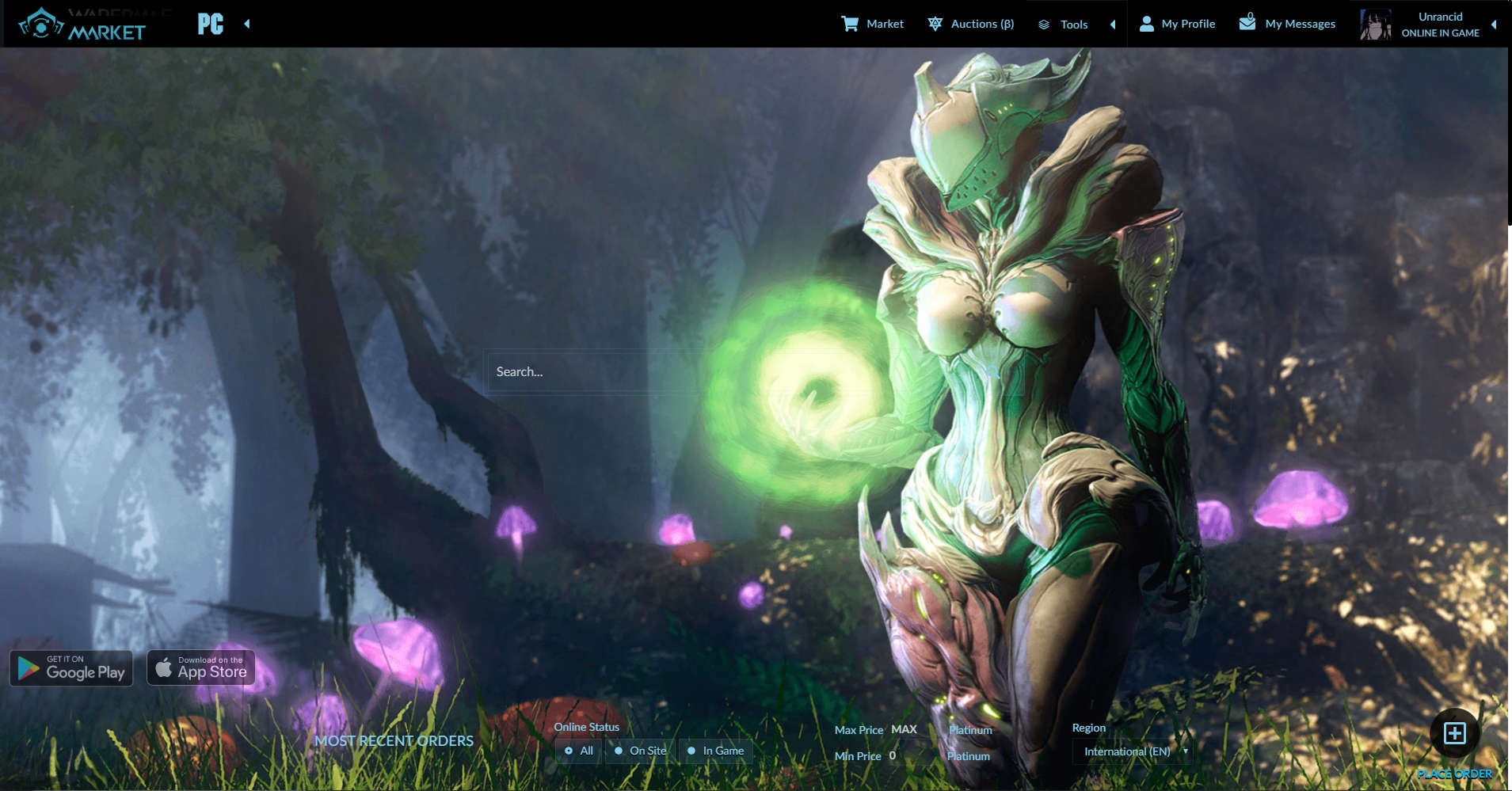
Task: Enable the In Game status filter
Action: click(x=715, y=751)
